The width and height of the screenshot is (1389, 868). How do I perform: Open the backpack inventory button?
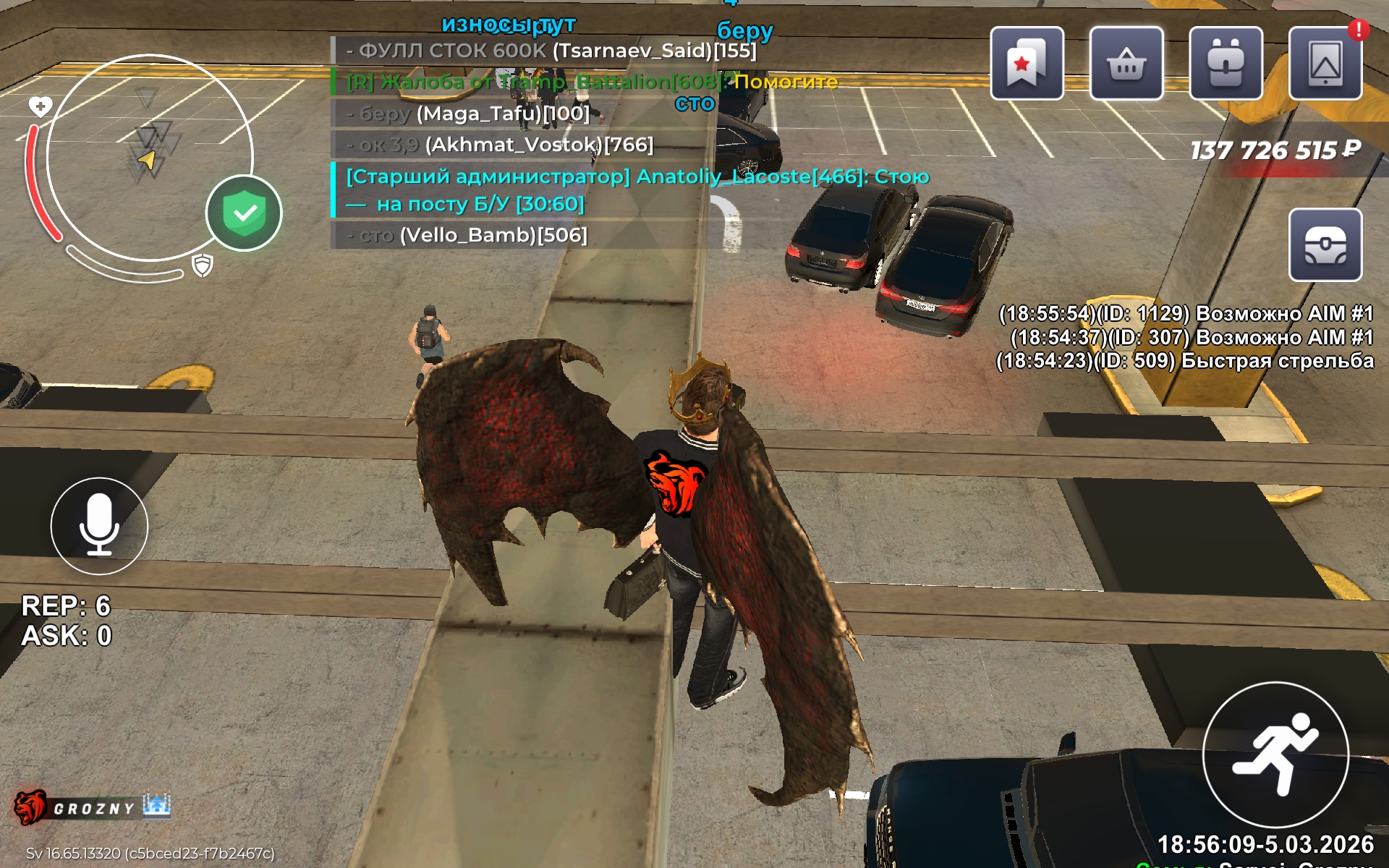1226,64
